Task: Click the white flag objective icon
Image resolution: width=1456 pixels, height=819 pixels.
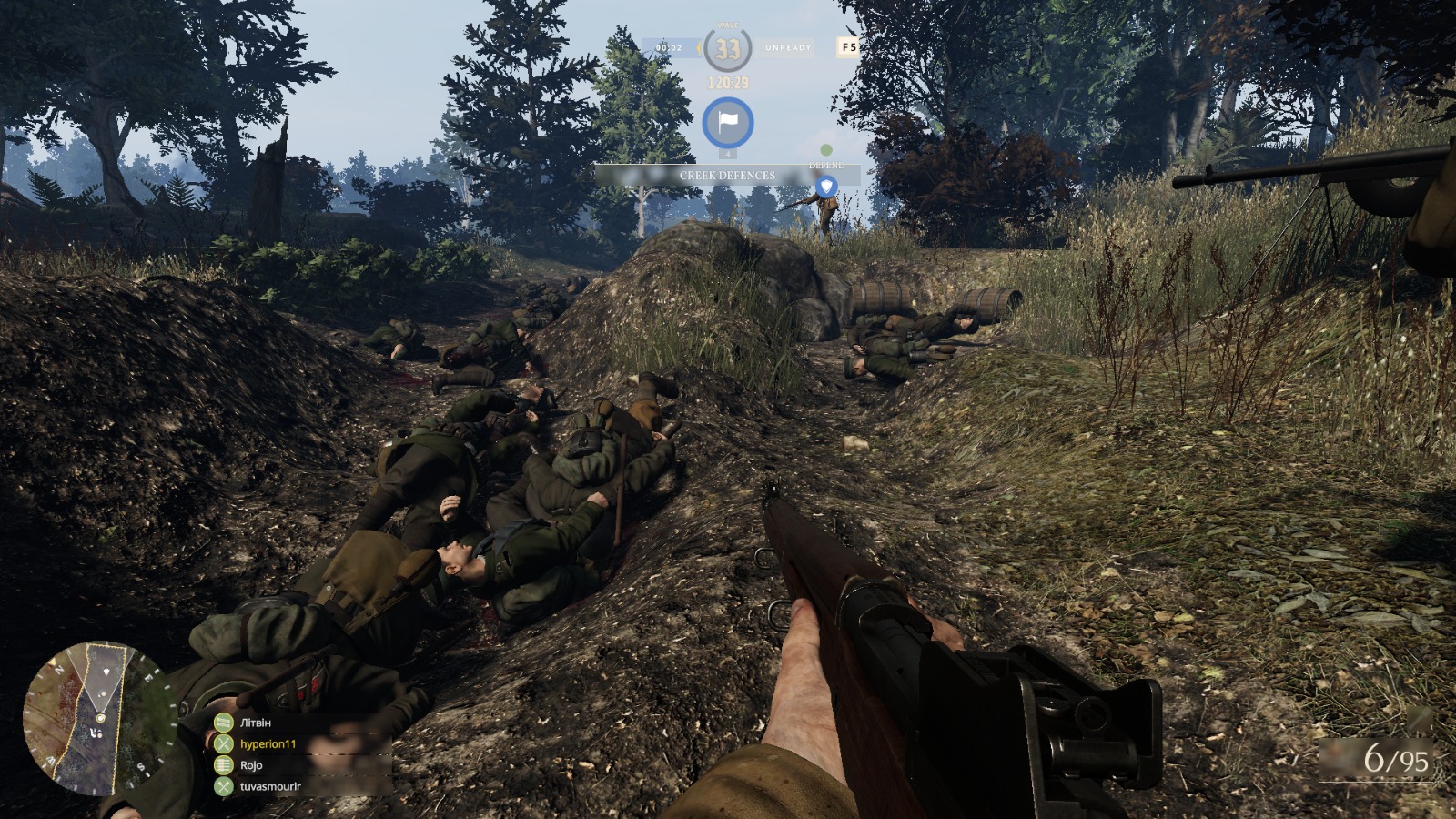Action: tap(727, 123)
